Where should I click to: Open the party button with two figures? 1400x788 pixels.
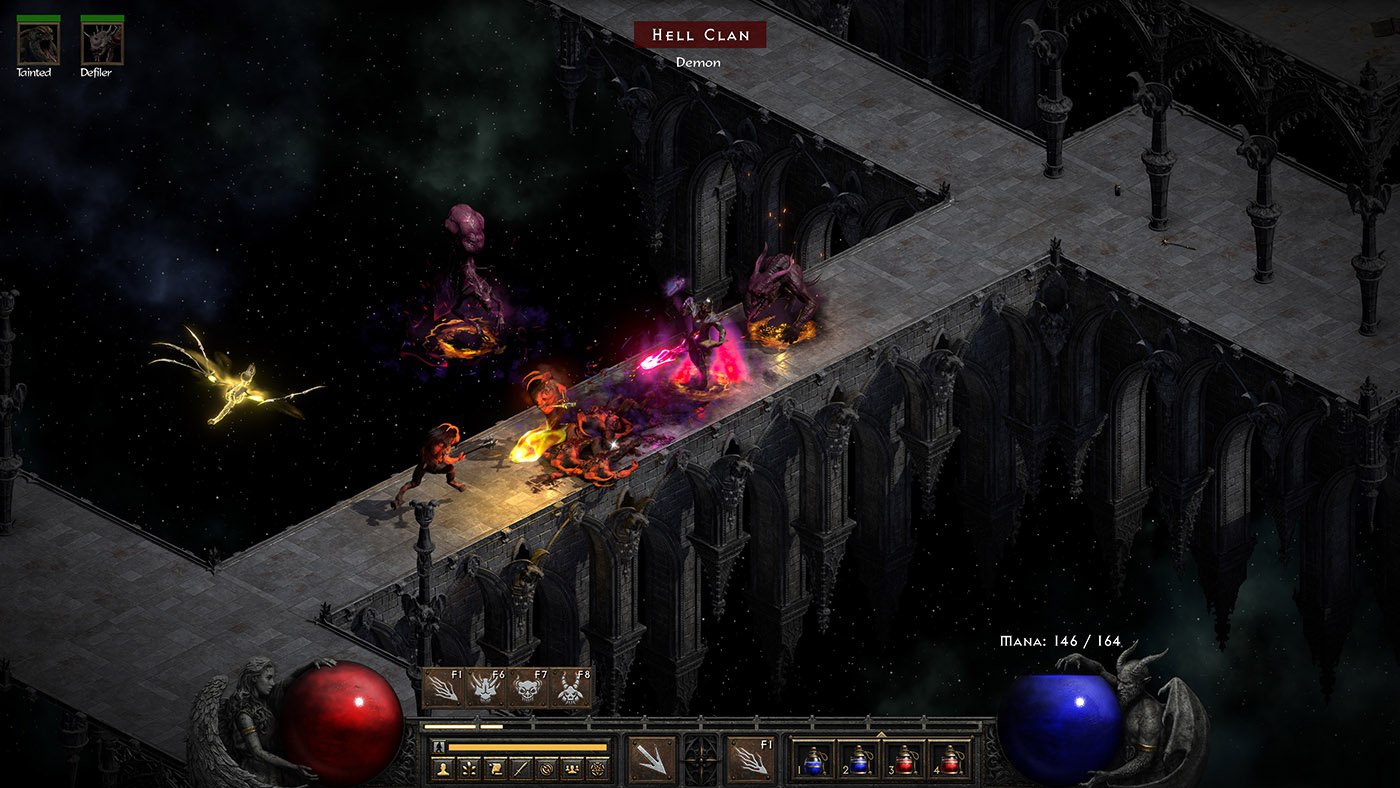click(x=573, y=769)
